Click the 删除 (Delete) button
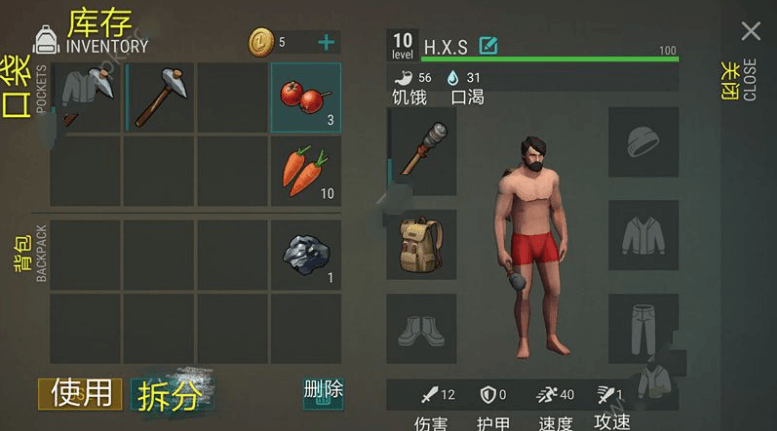 coord(323,392)
